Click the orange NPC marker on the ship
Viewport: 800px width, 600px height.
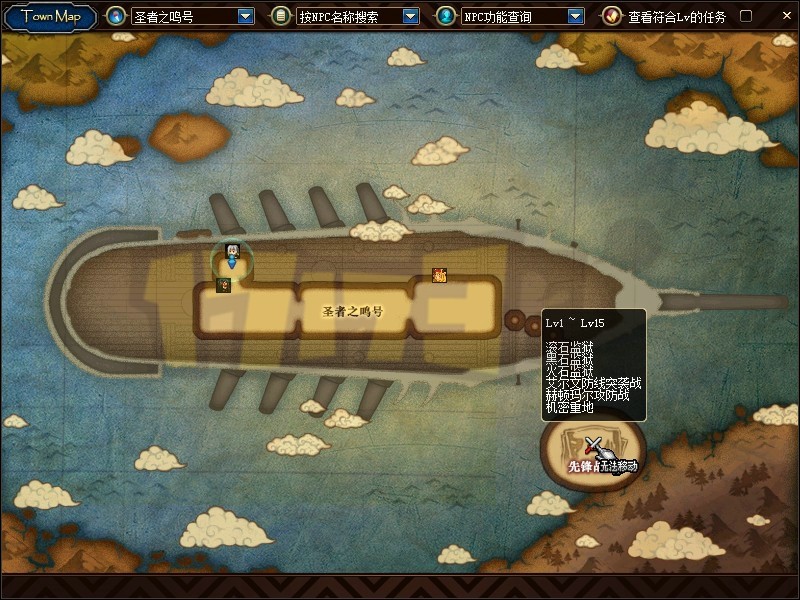click(x=439, y=275)
